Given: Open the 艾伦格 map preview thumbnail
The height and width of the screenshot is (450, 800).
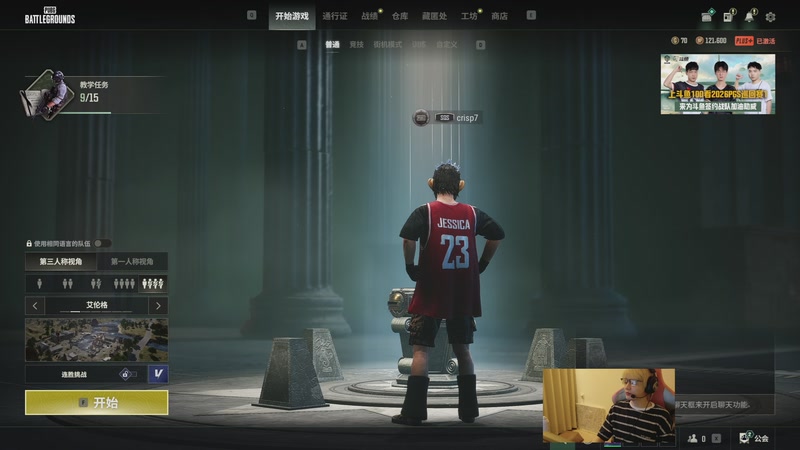Looking at the screenshot, I should pos(96,340).
